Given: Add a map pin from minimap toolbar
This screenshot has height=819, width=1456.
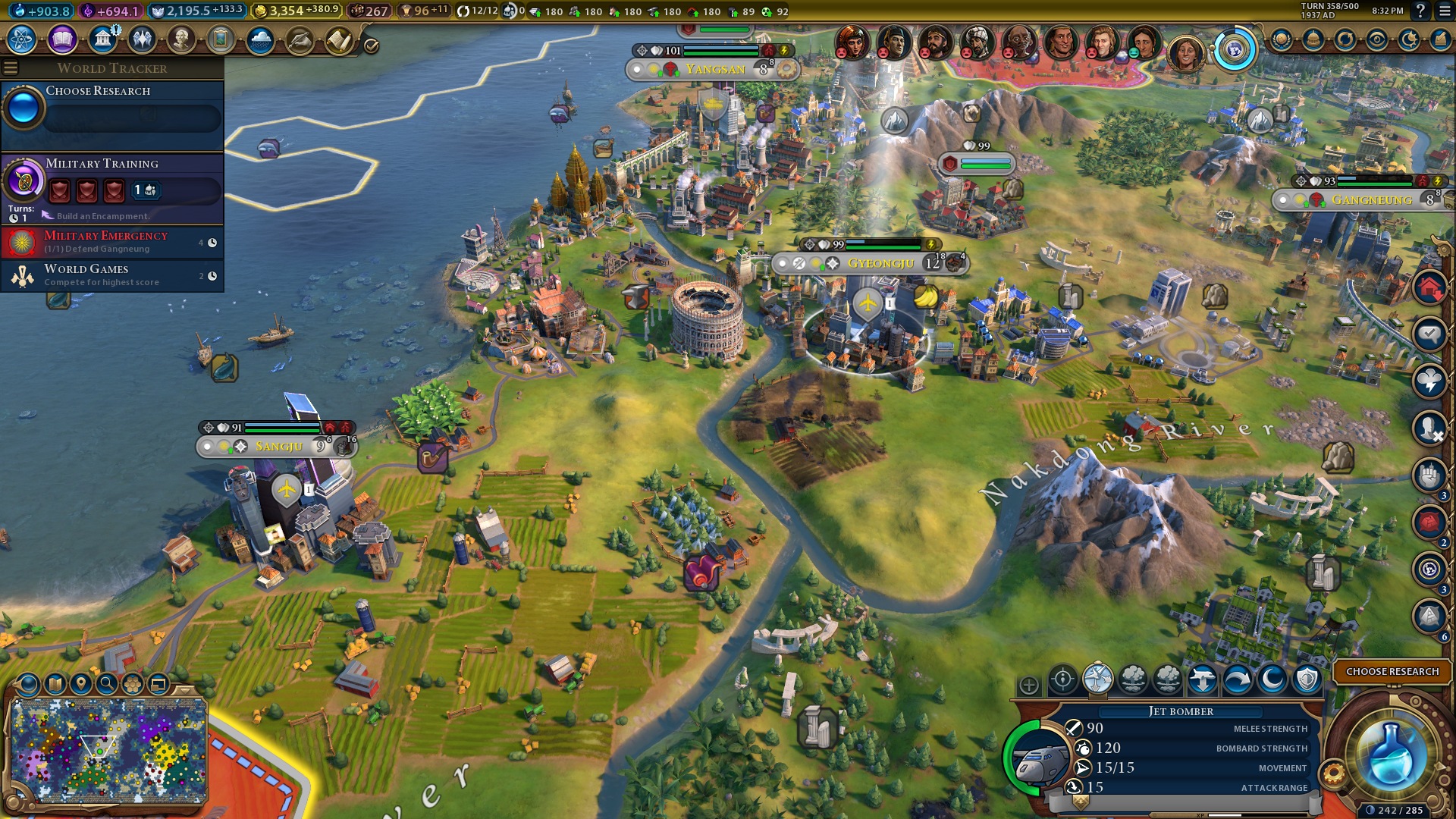Looking at the screenshot, I should click(81, 684).
